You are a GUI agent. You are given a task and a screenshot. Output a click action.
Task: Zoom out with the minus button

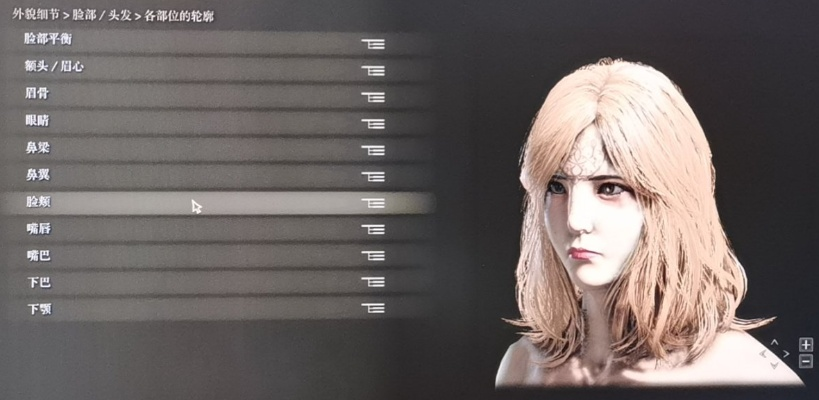pyautogui.click(x=806, y=361)
